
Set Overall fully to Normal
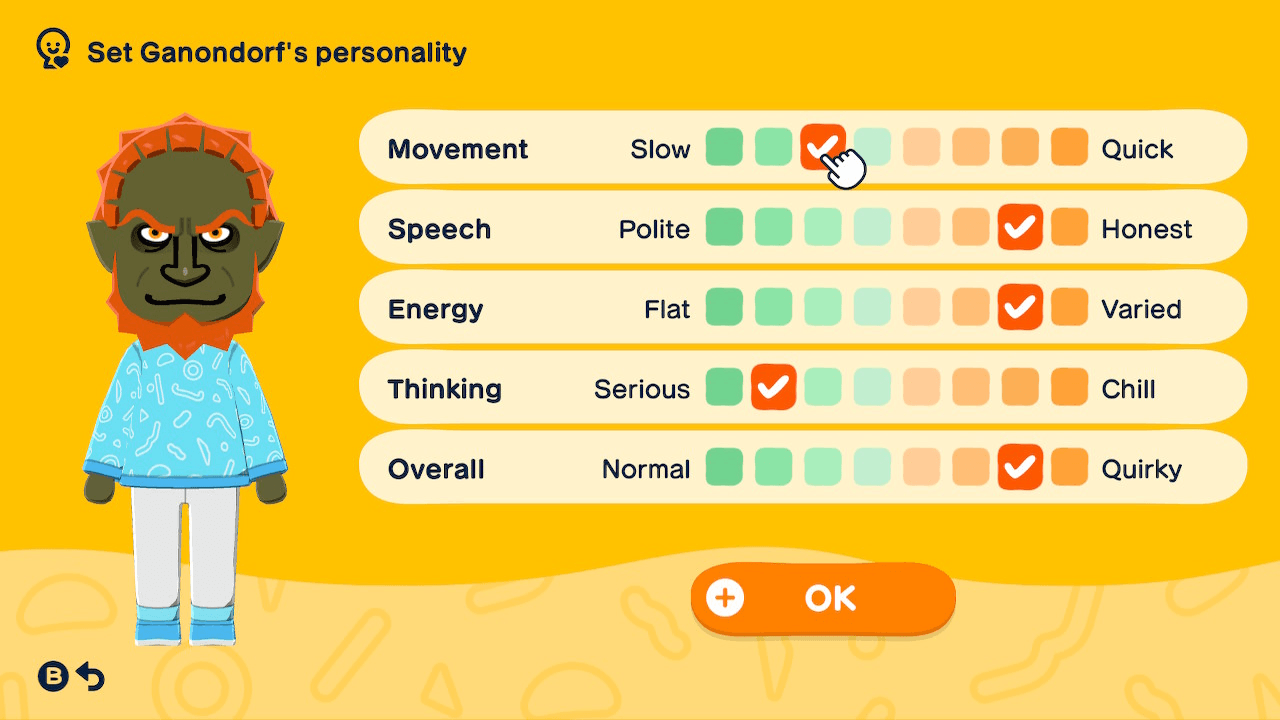click(x=724, y=467)
